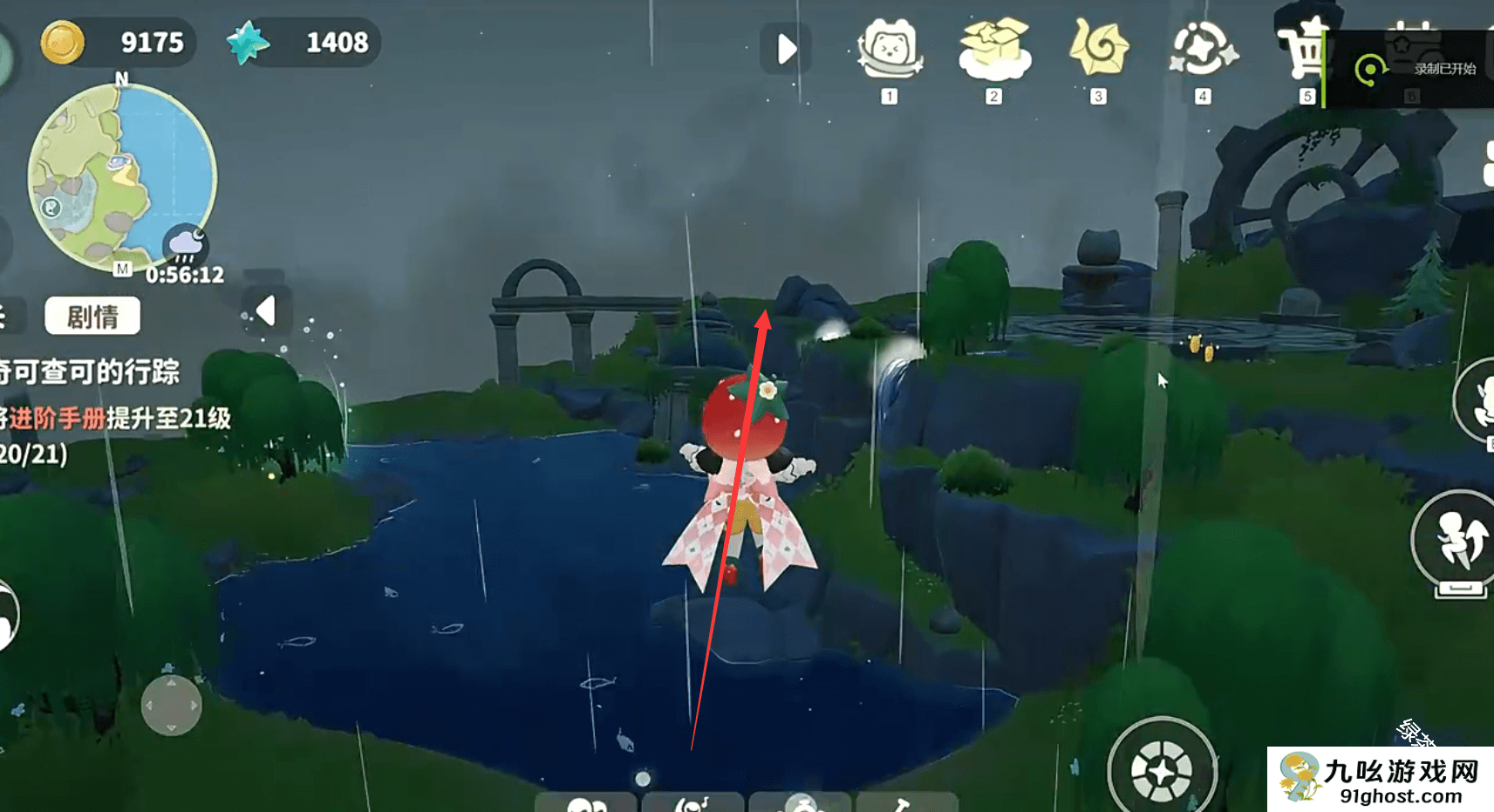Select the 剧情 story quest tab
The width and height of the screenshot is (1494, 812).
(x=92, y=316)
